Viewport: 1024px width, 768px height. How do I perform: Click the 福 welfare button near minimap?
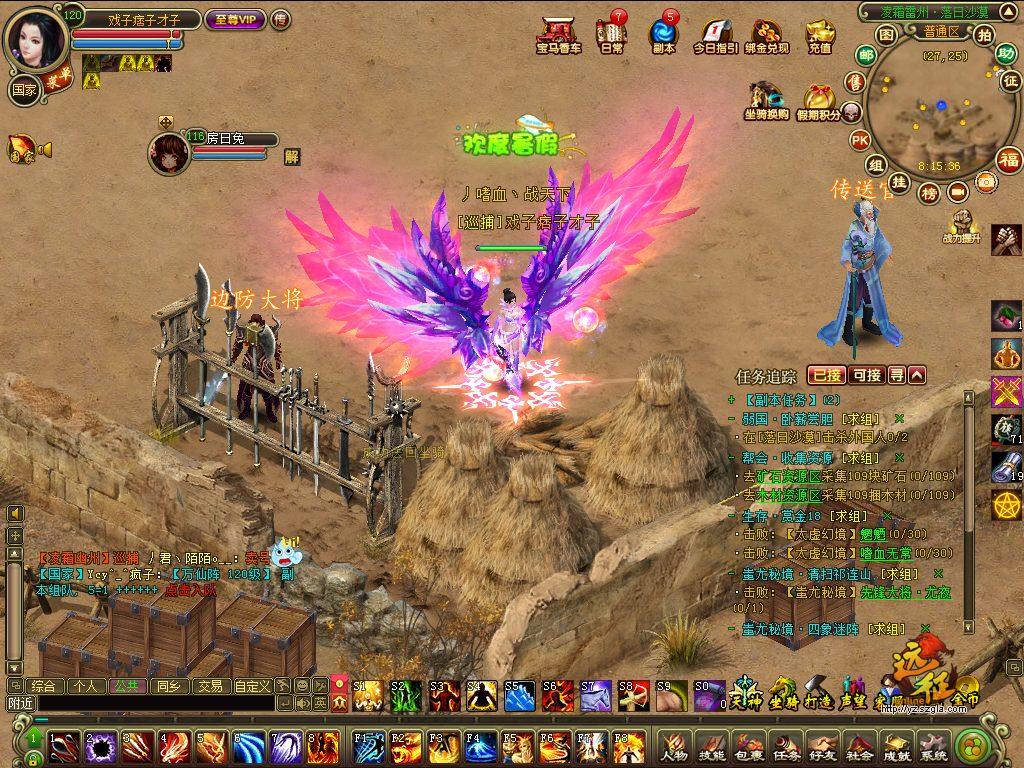pyautogui.click(x=1007, y=160)
